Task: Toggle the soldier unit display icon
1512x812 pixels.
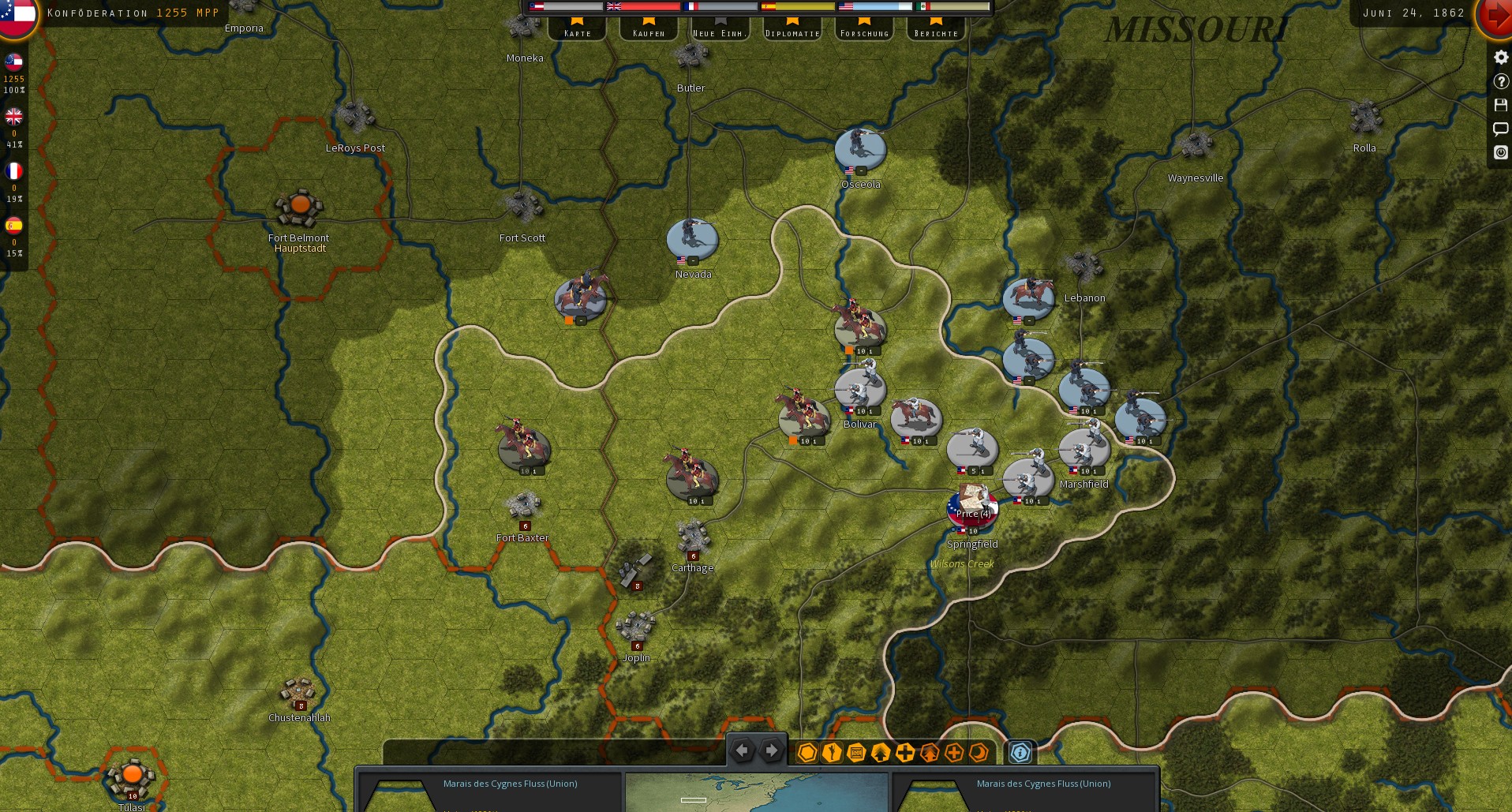Action: (x=832, y=752)
